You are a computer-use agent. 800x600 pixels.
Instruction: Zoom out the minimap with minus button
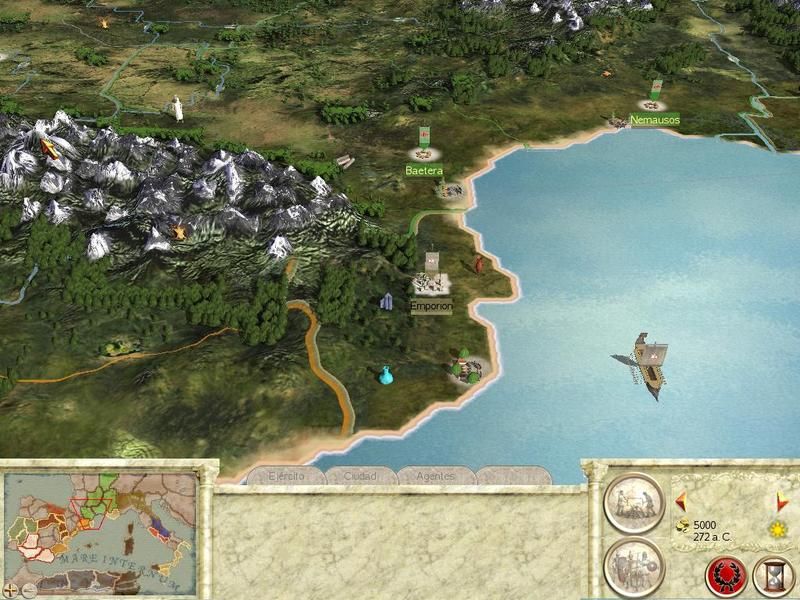pyautogui.click(x=28, y=590)
